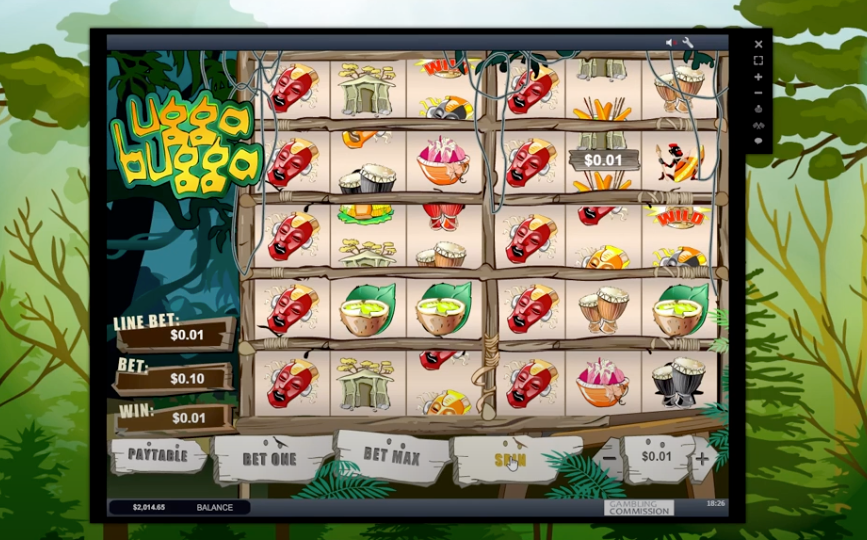Viewport: 867px width, 540px height.
Task: Click the Bet One stone button
Action: (270, 458)
